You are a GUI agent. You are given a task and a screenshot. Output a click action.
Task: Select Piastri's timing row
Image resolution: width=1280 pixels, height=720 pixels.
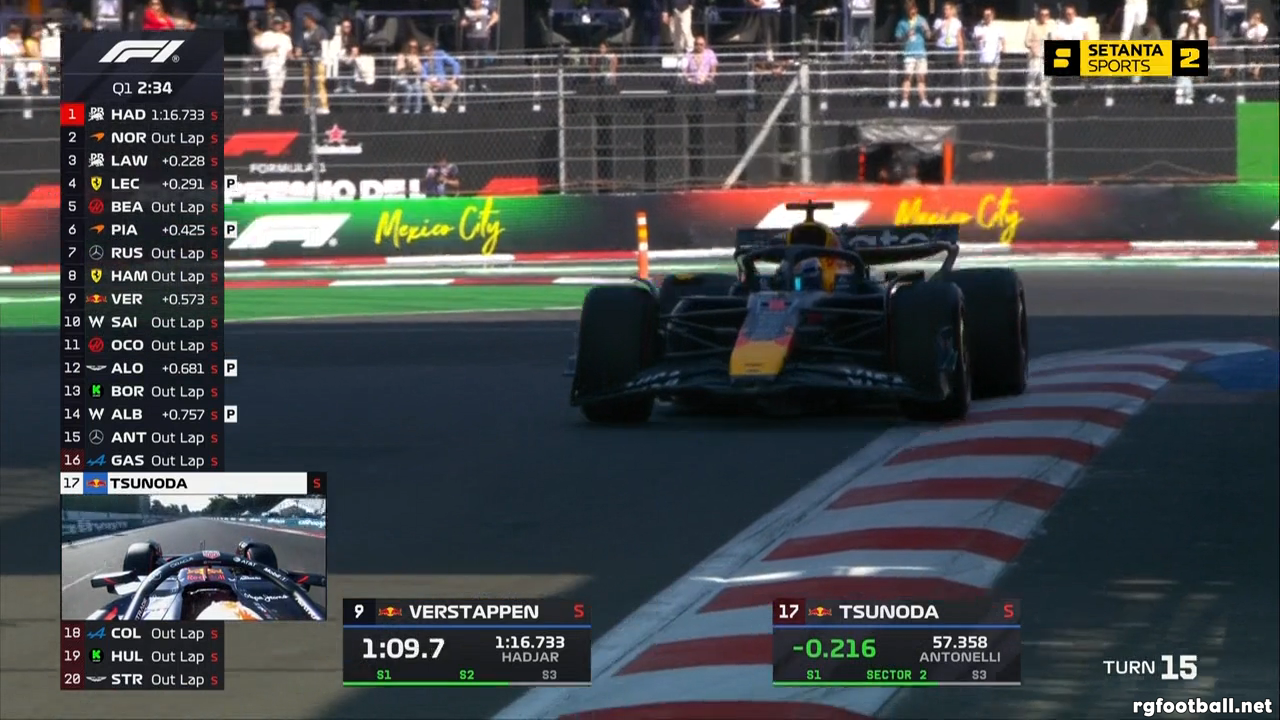tap(141, 230)
